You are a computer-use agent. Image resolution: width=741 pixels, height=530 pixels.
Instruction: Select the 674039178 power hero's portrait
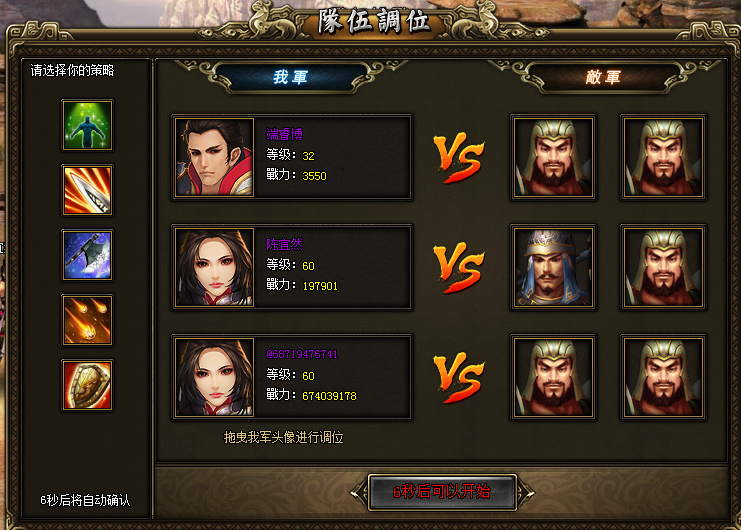click(215, 377)
